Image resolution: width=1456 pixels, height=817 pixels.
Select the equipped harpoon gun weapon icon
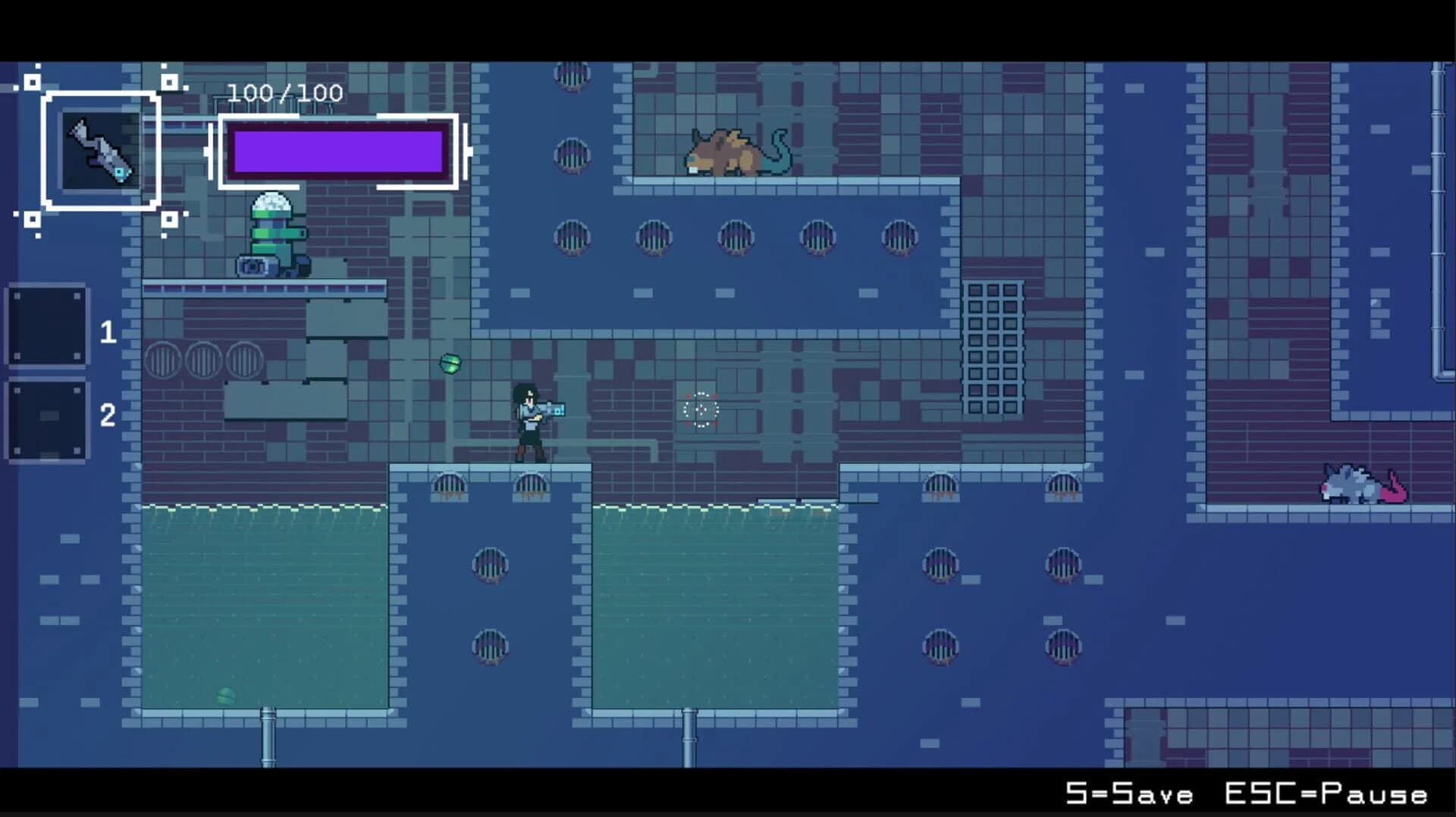tap(102, 152)
